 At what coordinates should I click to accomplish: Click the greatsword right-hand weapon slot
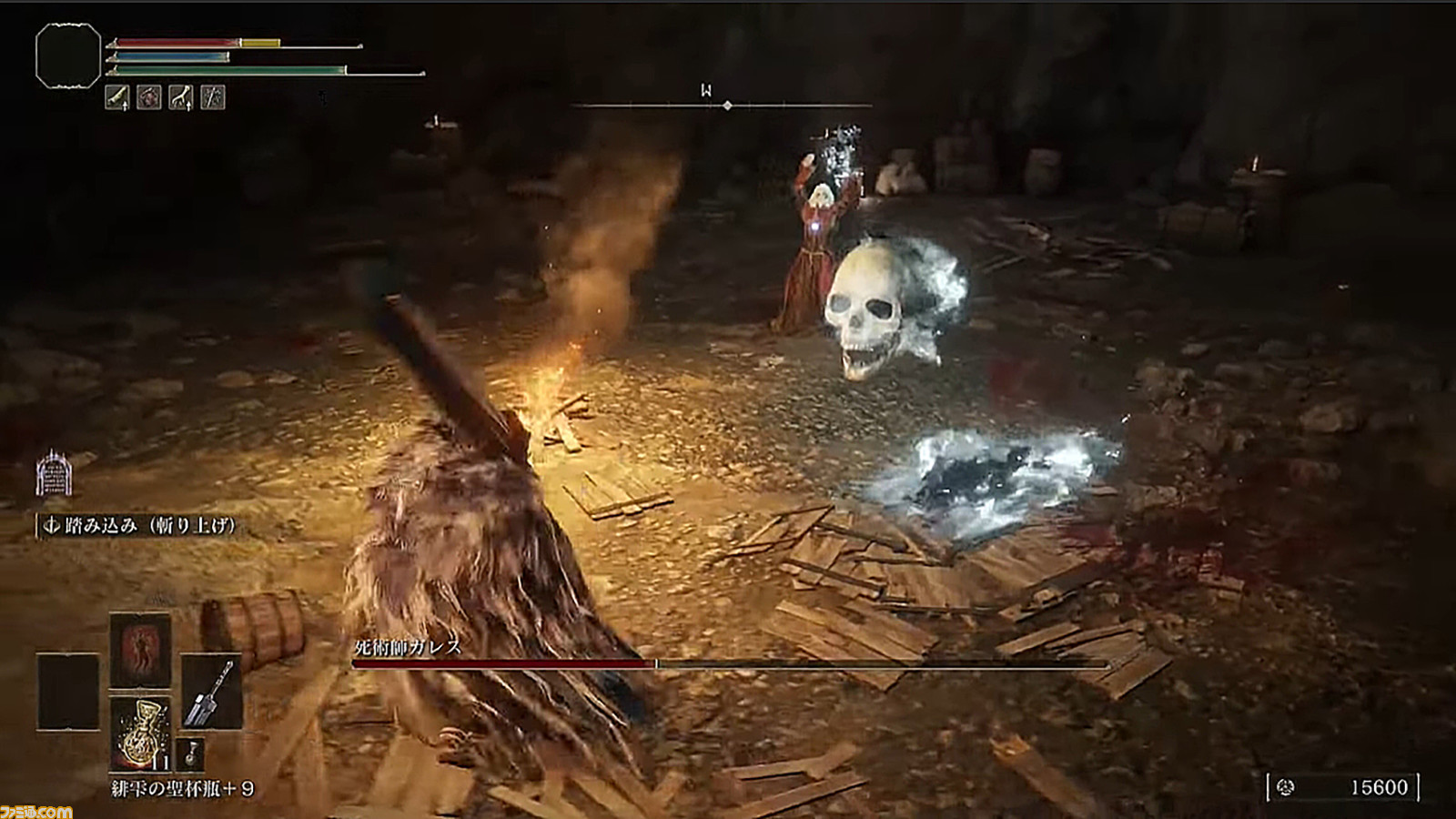pyautogui.click(x=211, y=693)
